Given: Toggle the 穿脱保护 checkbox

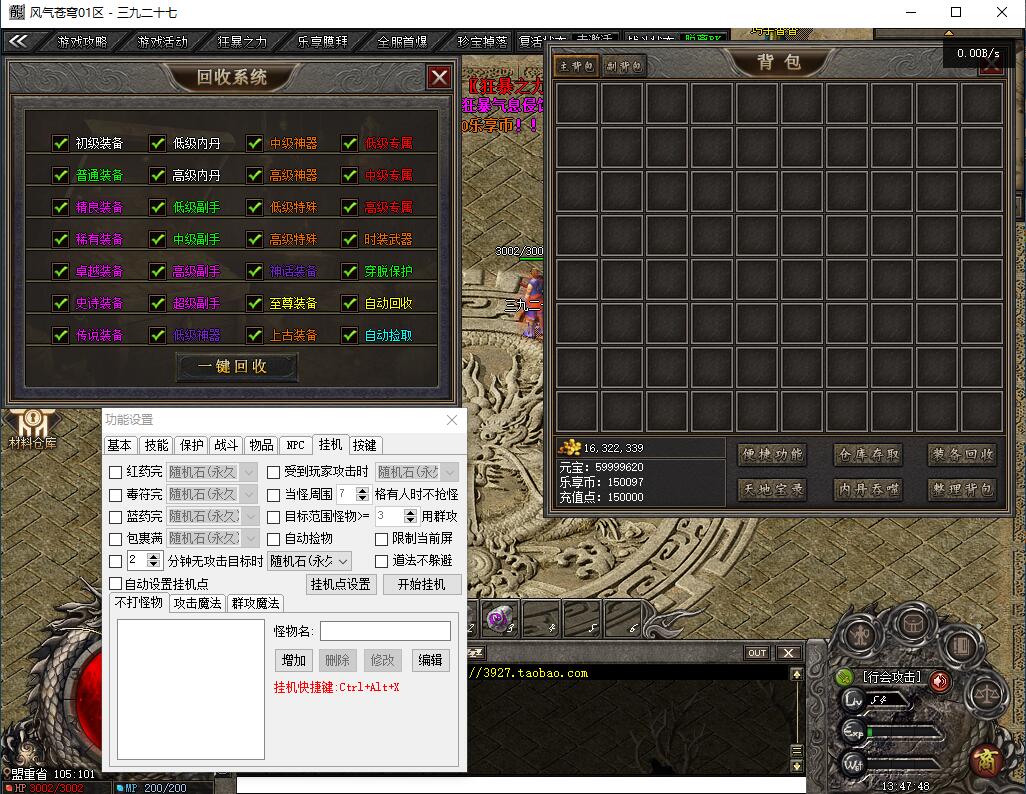Looking at the screenshot, I should (349, 271).
